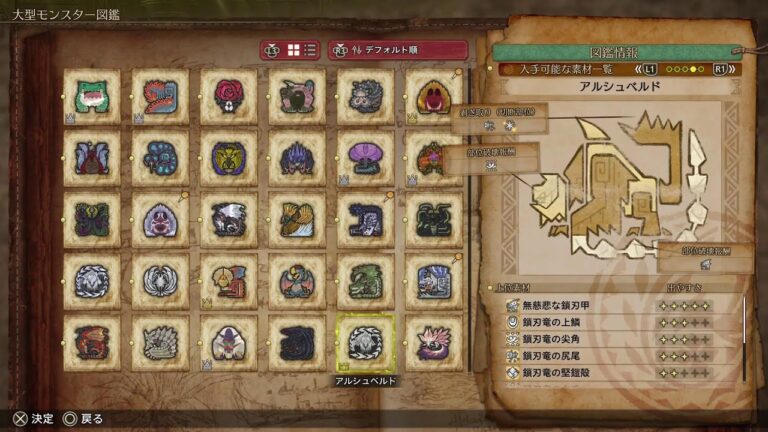This screenshot has width=768, height=432.
Task: Select the highlighted アルシュベルド monster tile
Action: pos(364,343)
